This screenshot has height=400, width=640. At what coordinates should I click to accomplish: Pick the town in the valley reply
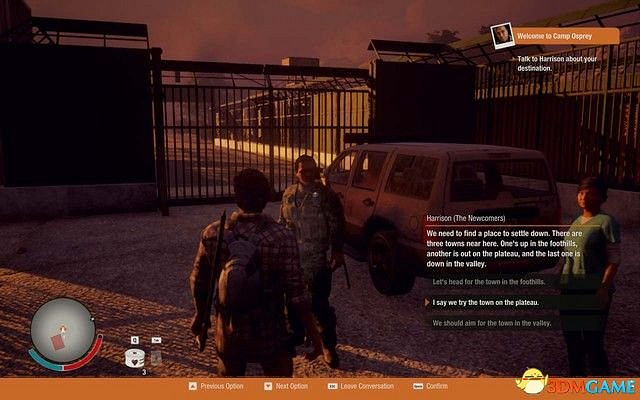(491, 323)
